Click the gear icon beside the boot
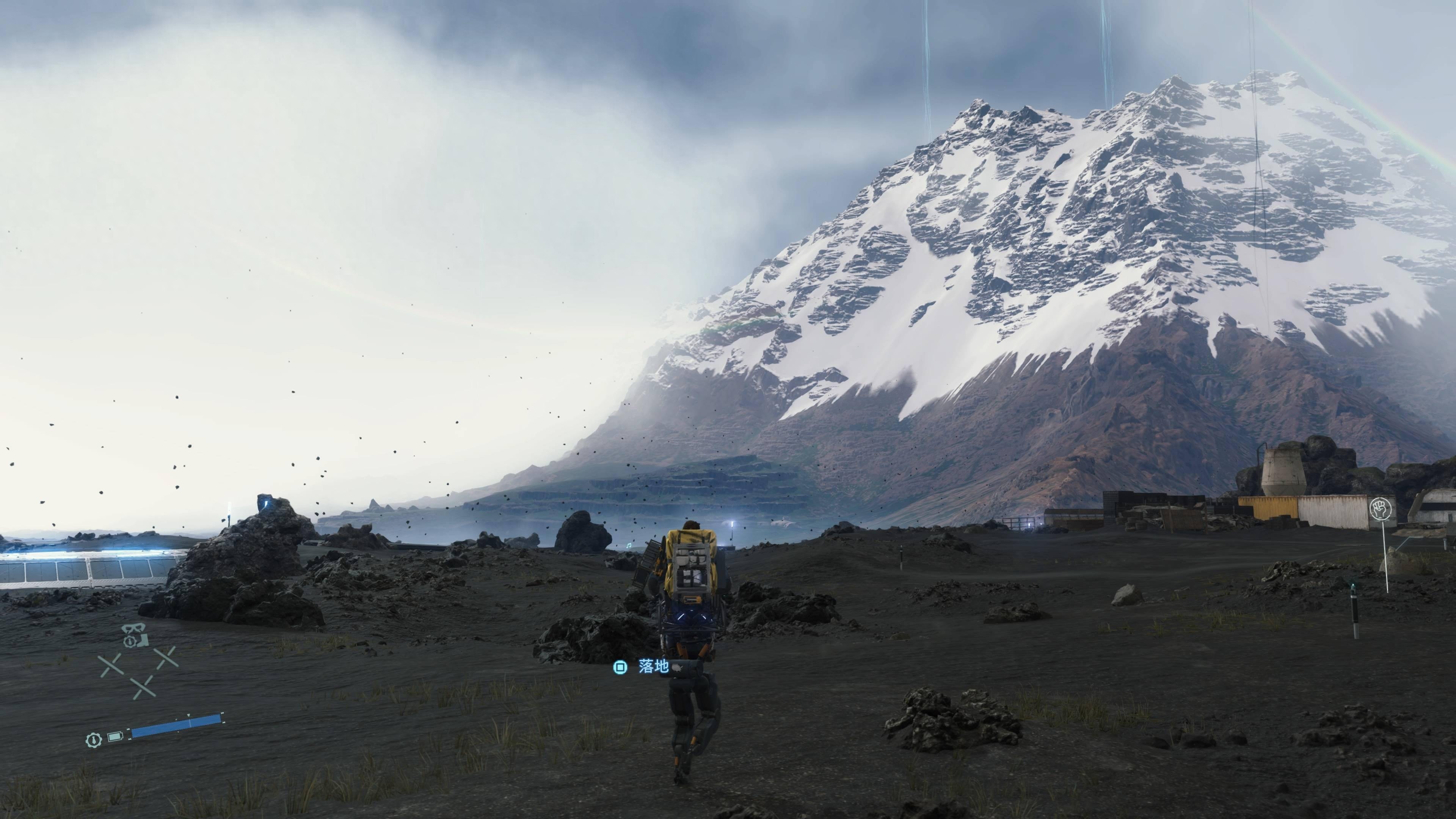The height and width of the screenshot is (819, 1456). click(x=129, y=642)
